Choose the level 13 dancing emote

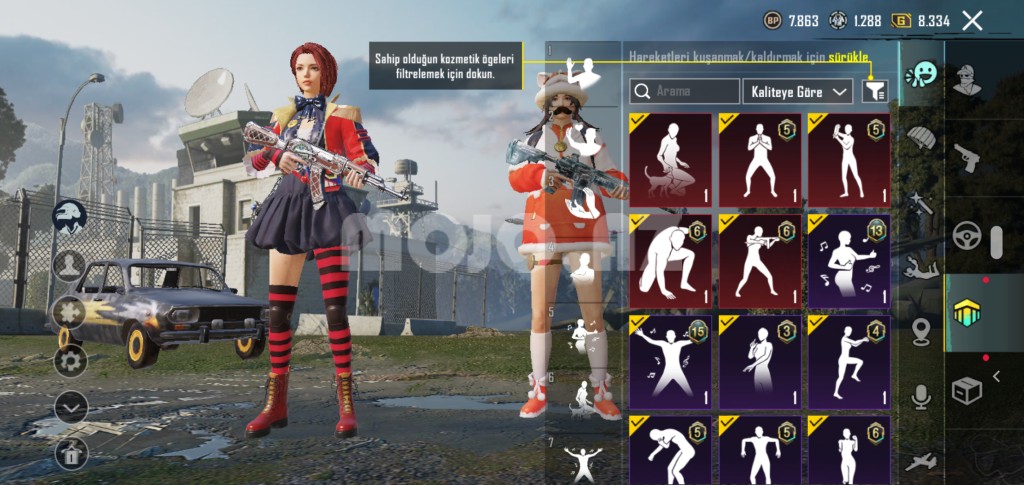coord(848,260)
